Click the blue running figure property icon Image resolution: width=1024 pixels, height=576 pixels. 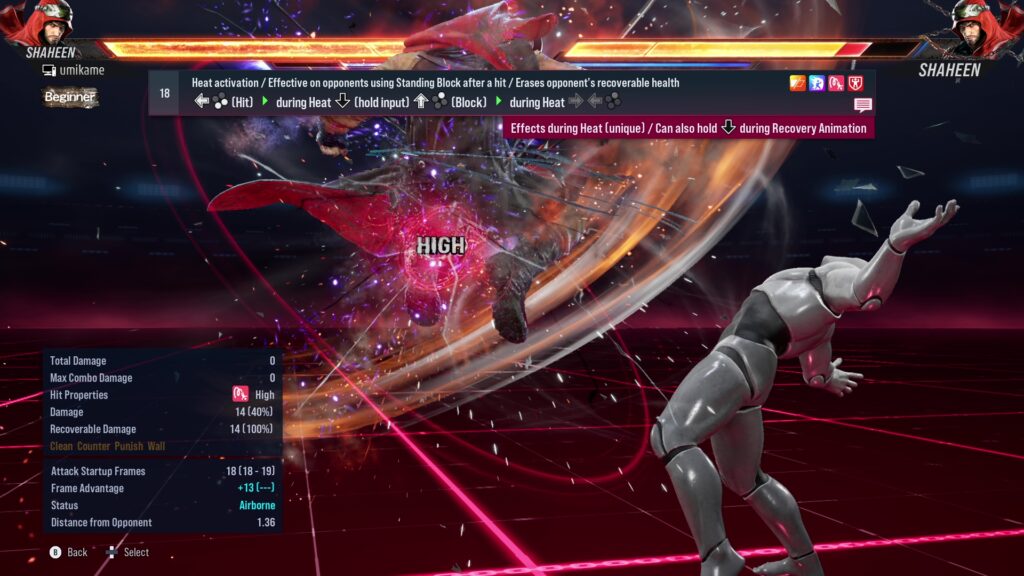pyautogui.click(x=817, y=83)
